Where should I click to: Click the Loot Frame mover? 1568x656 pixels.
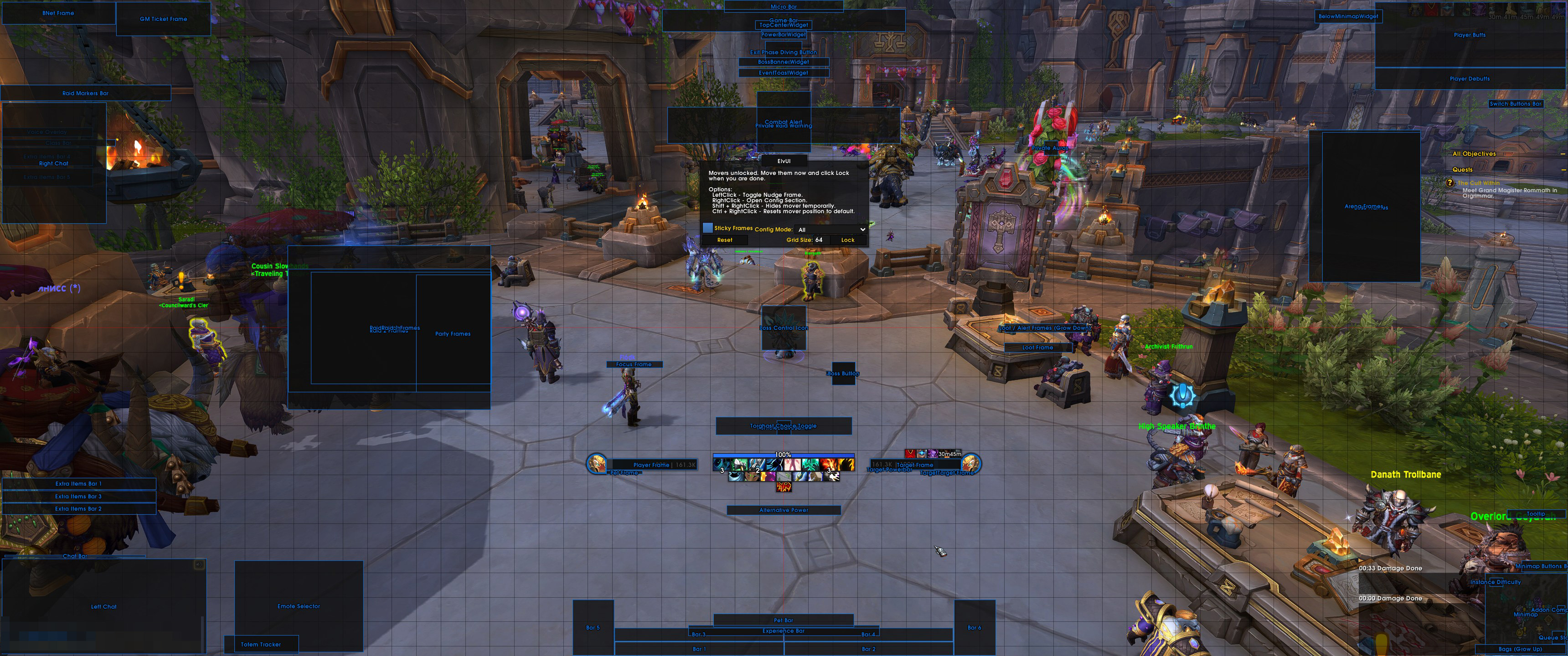[1037, 348]
